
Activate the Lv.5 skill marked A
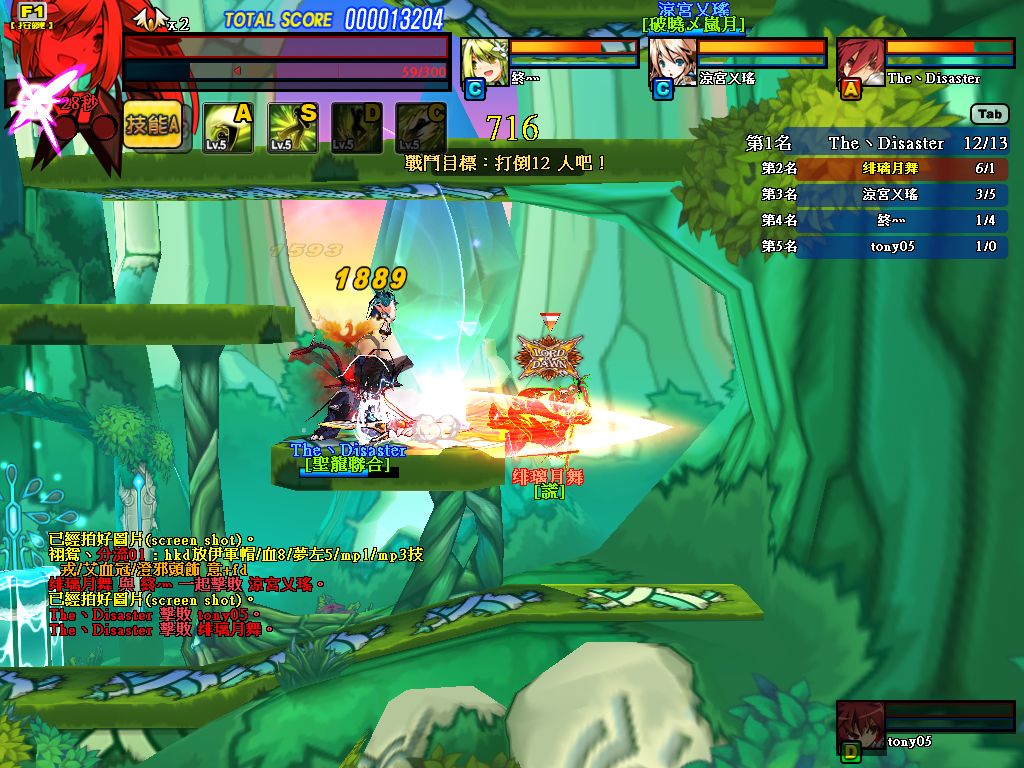pyautogui.click(x=228, y=128)
